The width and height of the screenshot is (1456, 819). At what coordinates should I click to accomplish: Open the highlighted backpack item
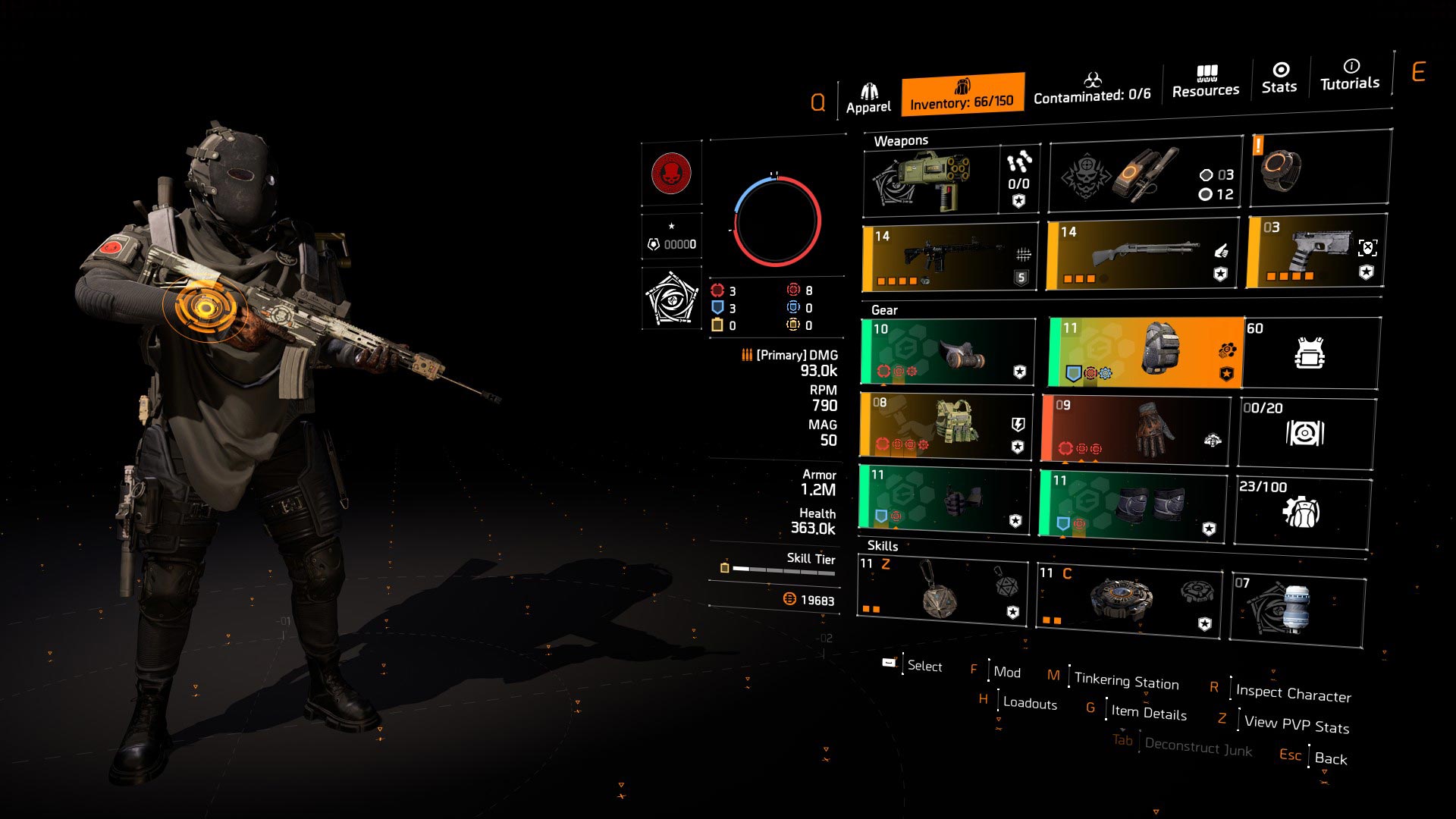pyautogui.click(x=1141, y=351)
